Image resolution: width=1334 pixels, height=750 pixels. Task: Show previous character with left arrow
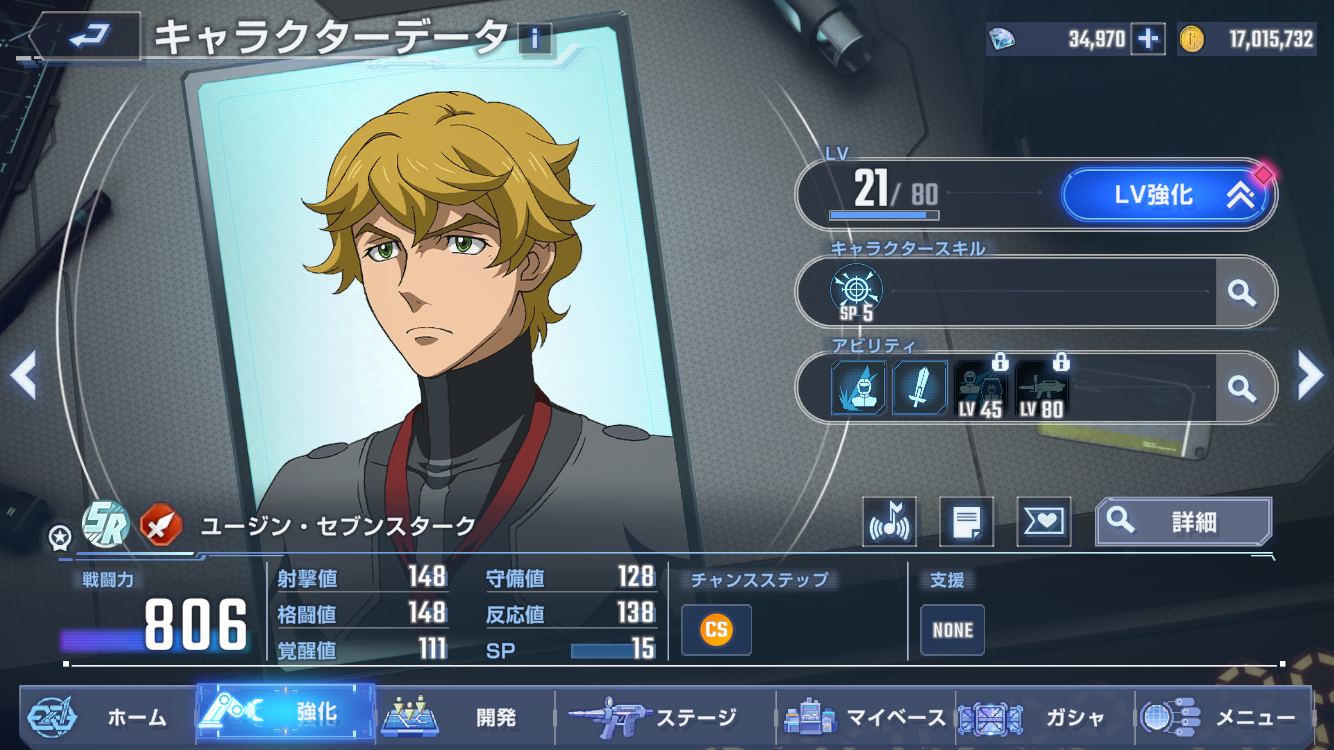22,376
